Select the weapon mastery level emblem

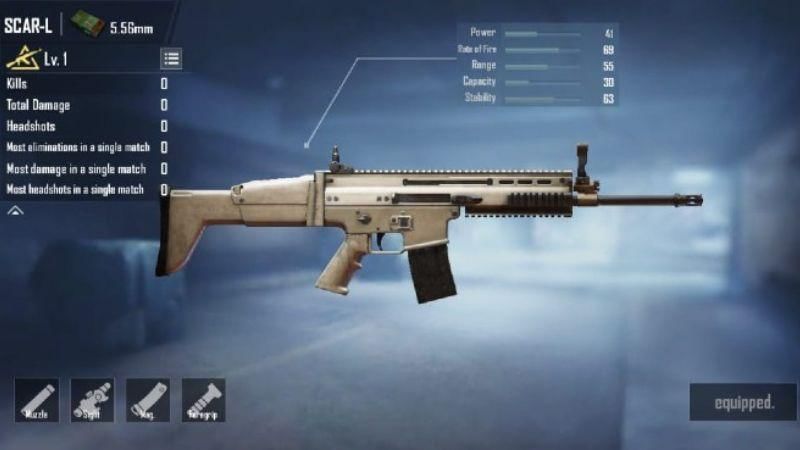pos(22,59)
